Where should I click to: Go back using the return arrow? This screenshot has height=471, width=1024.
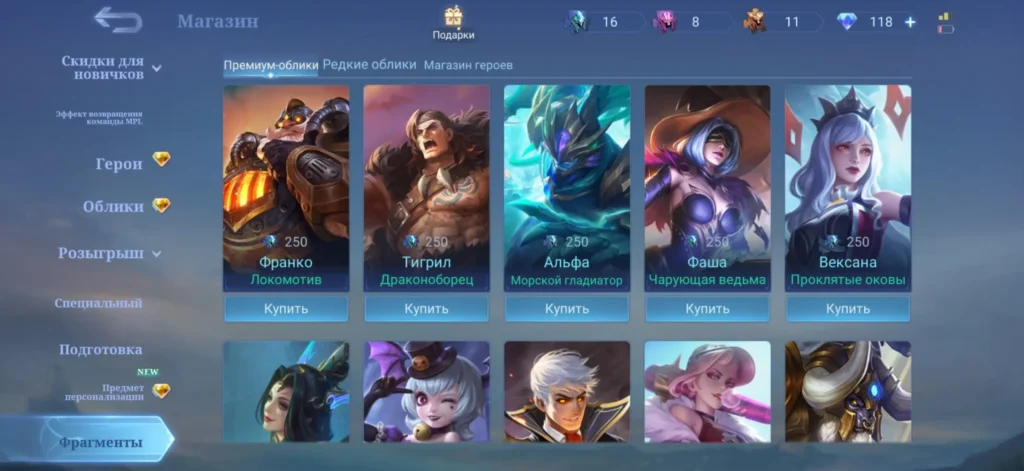[x=117, y=20]
